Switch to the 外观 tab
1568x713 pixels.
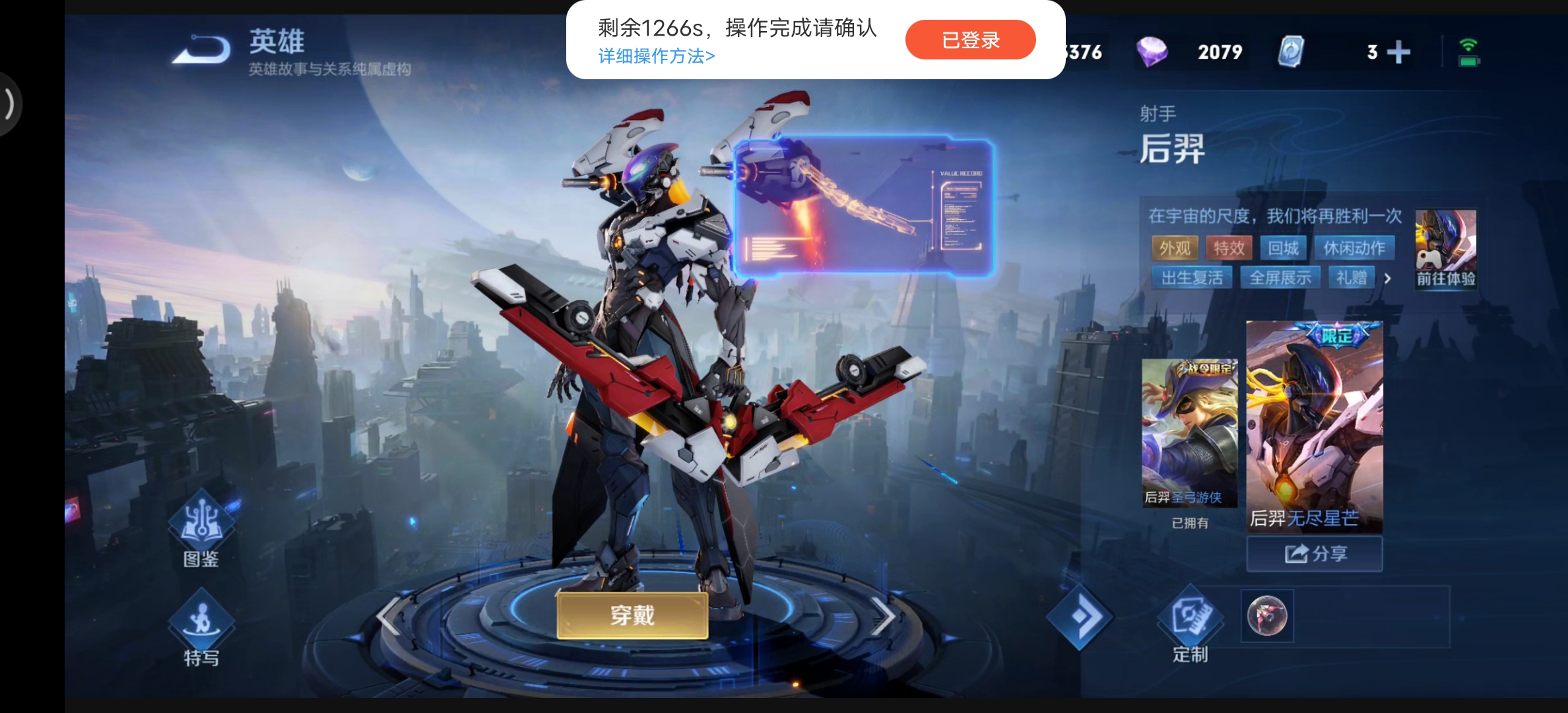click(x=1175, y=248)
